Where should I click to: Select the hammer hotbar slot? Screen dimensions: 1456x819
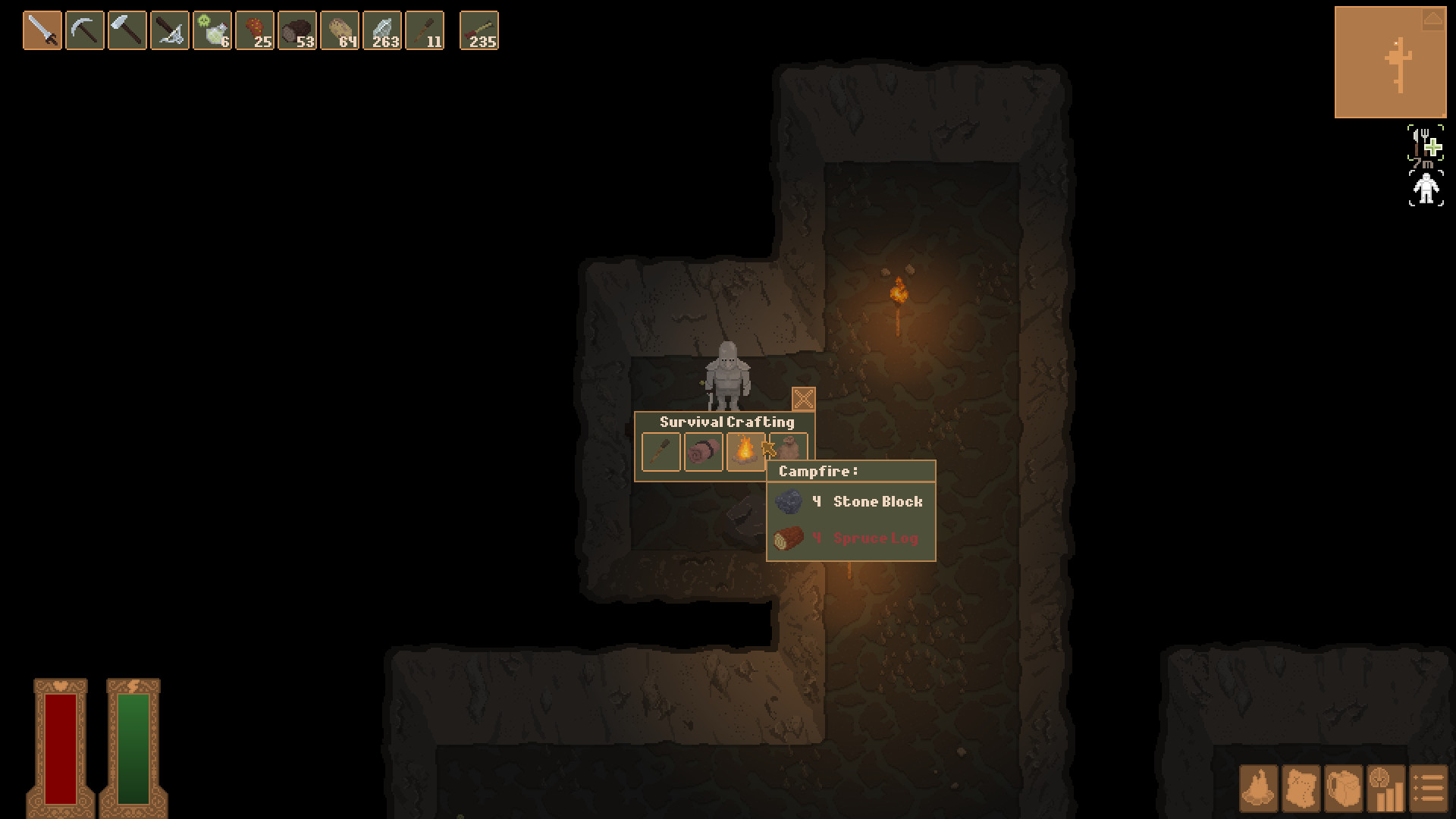tap(127, 32)
